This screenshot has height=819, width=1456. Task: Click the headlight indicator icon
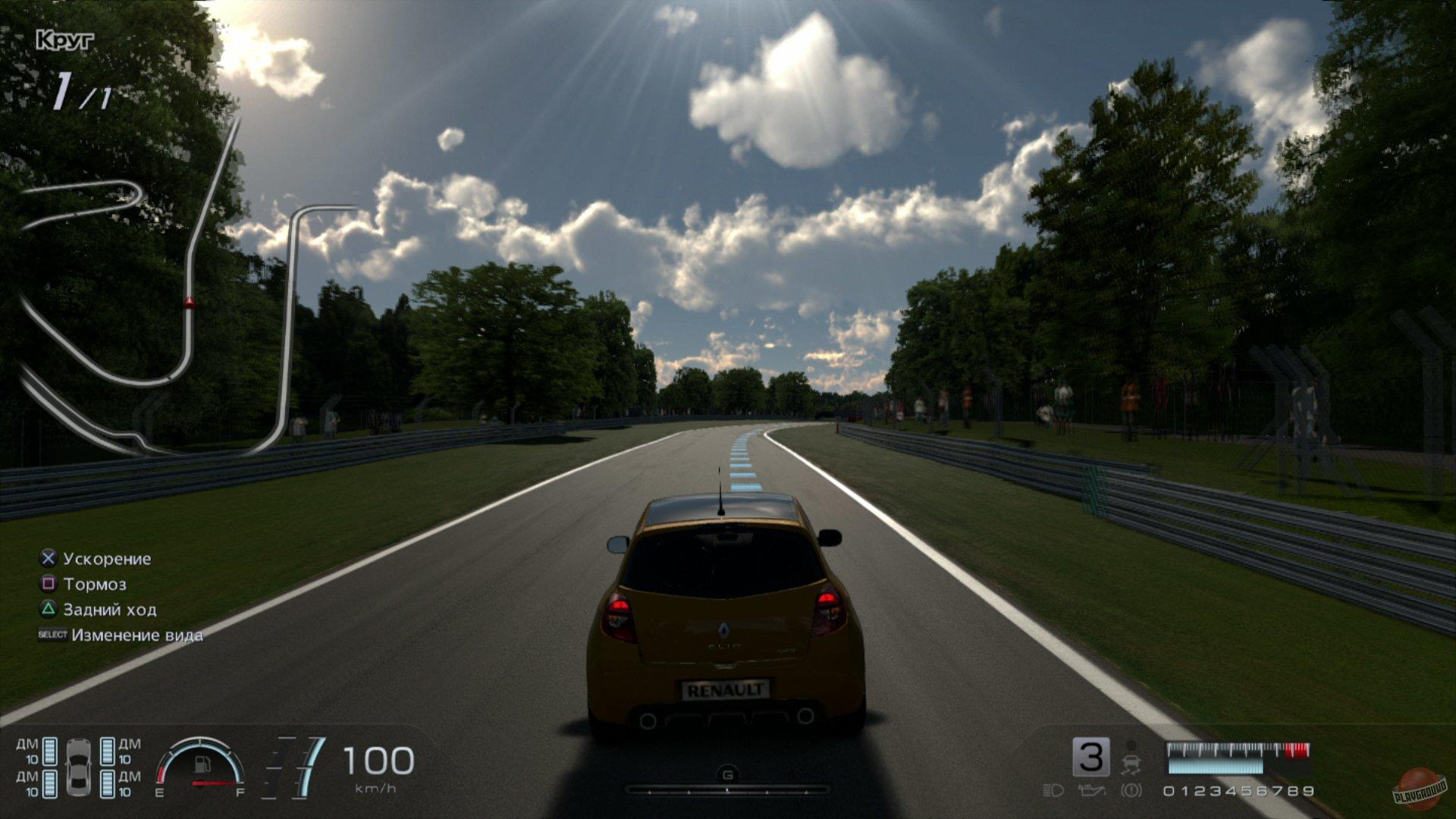1053,791
